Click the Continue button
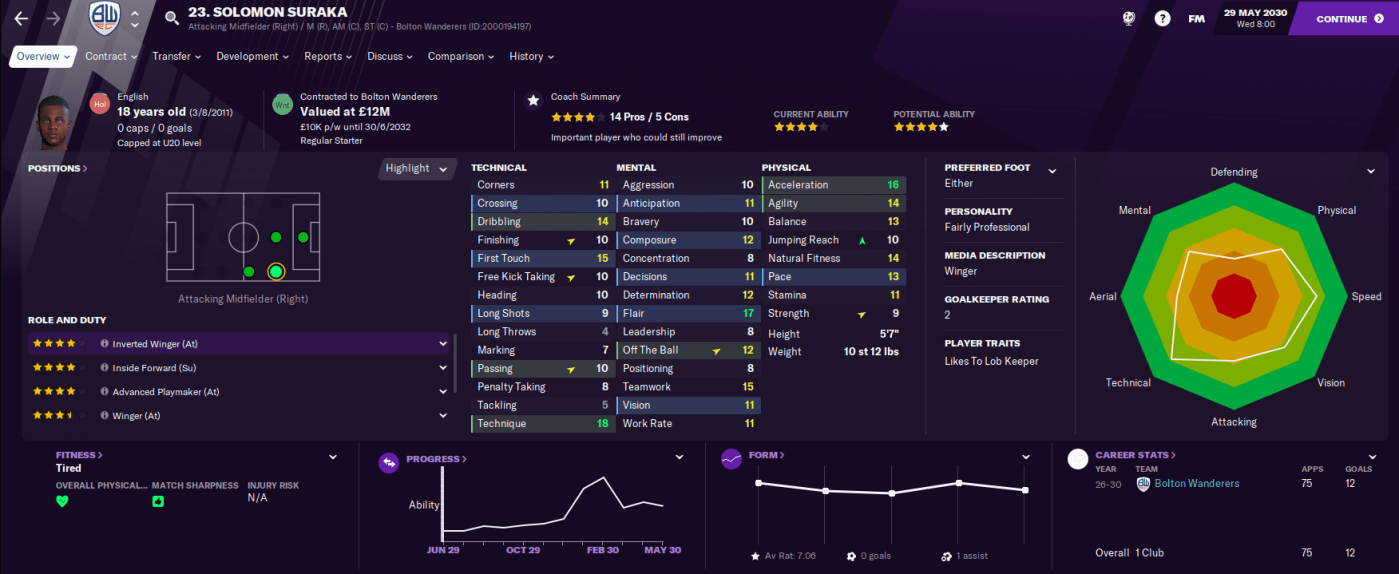Viewport: 1399px width, 574px height. click(1342, 18)
